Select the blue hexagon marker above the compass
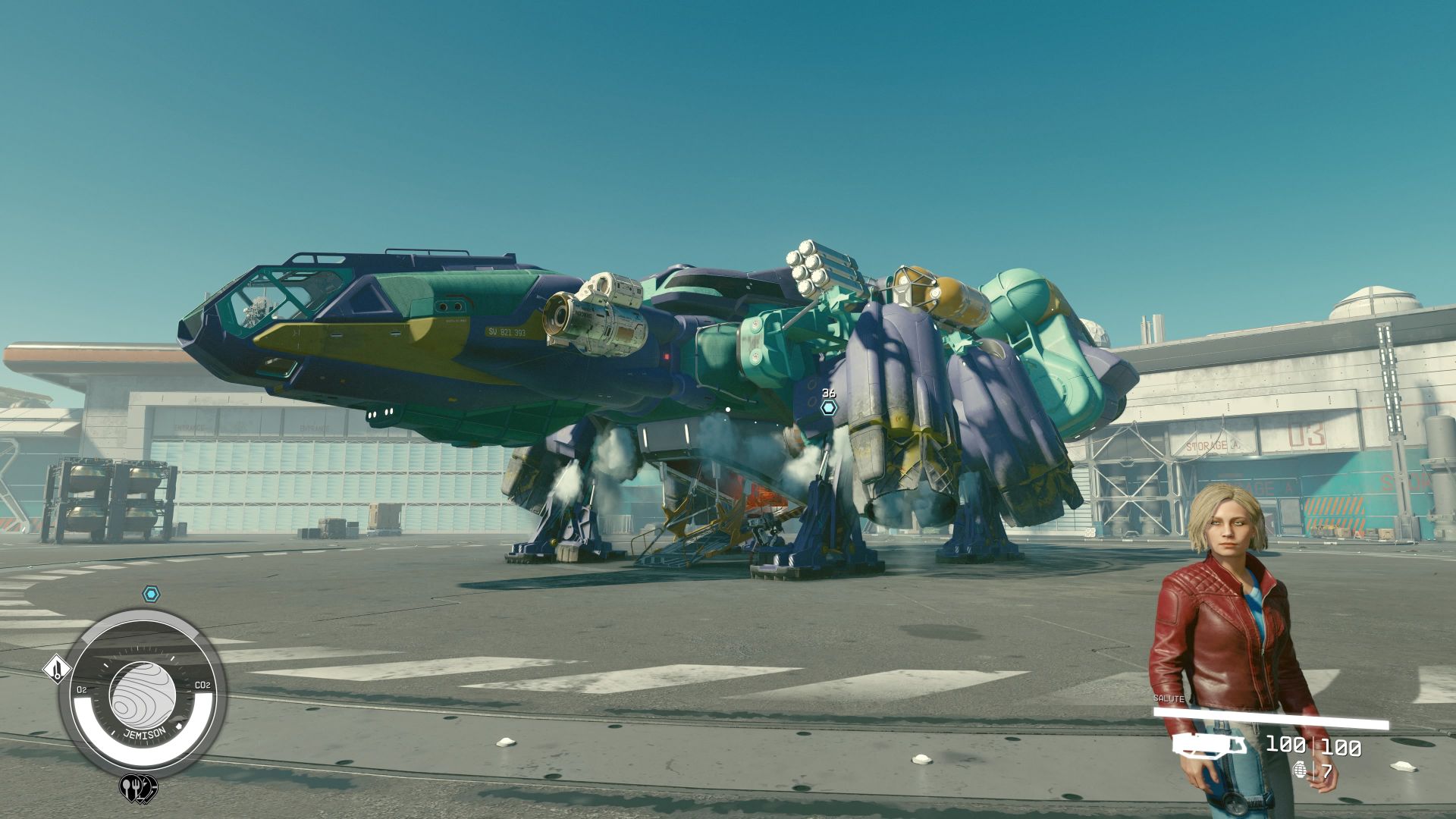Screen dimensions: 1456x819 [x=152, y=594]
